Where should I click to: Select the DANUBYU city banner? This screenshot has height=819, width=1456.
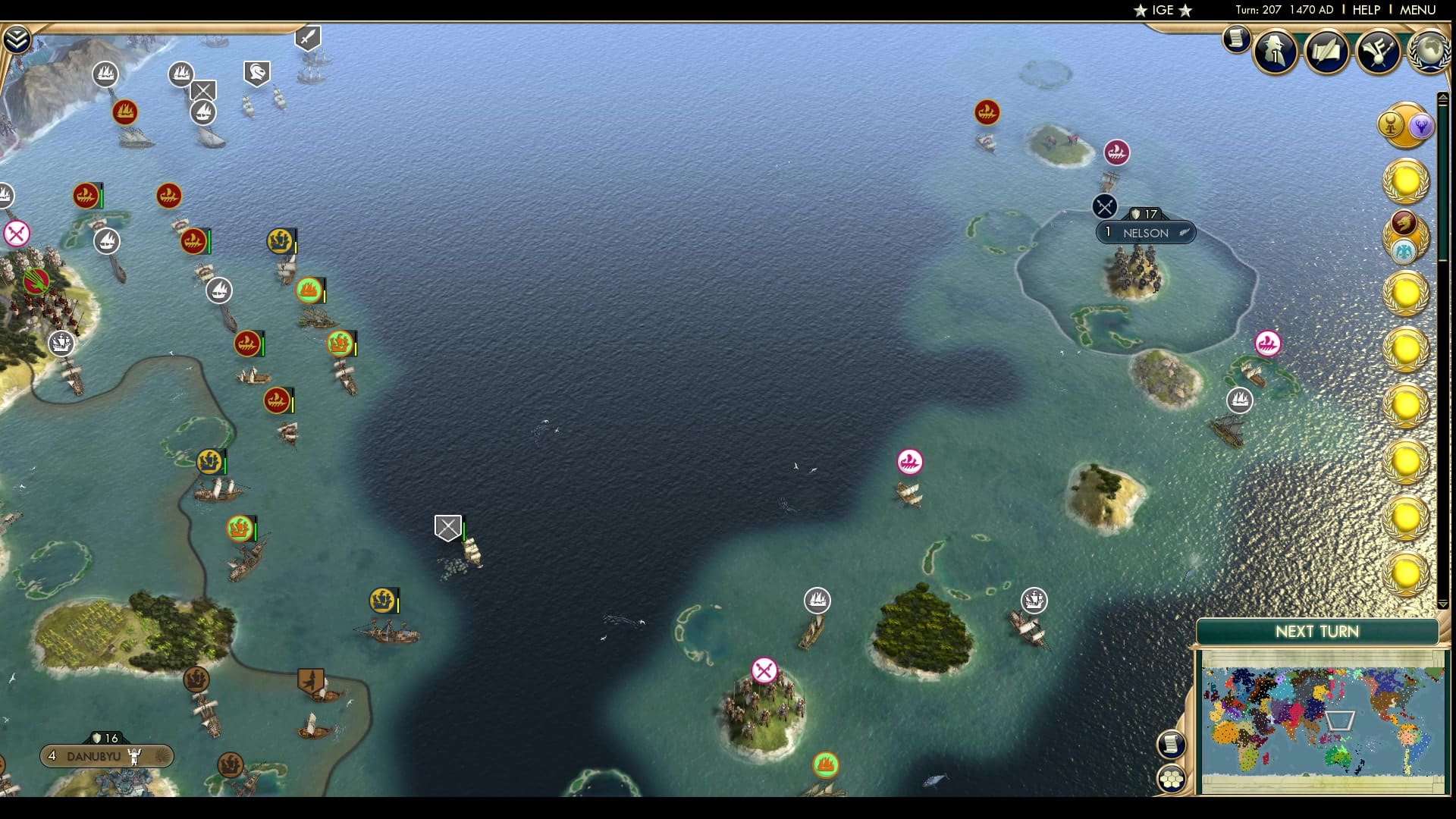click(106, 756)
